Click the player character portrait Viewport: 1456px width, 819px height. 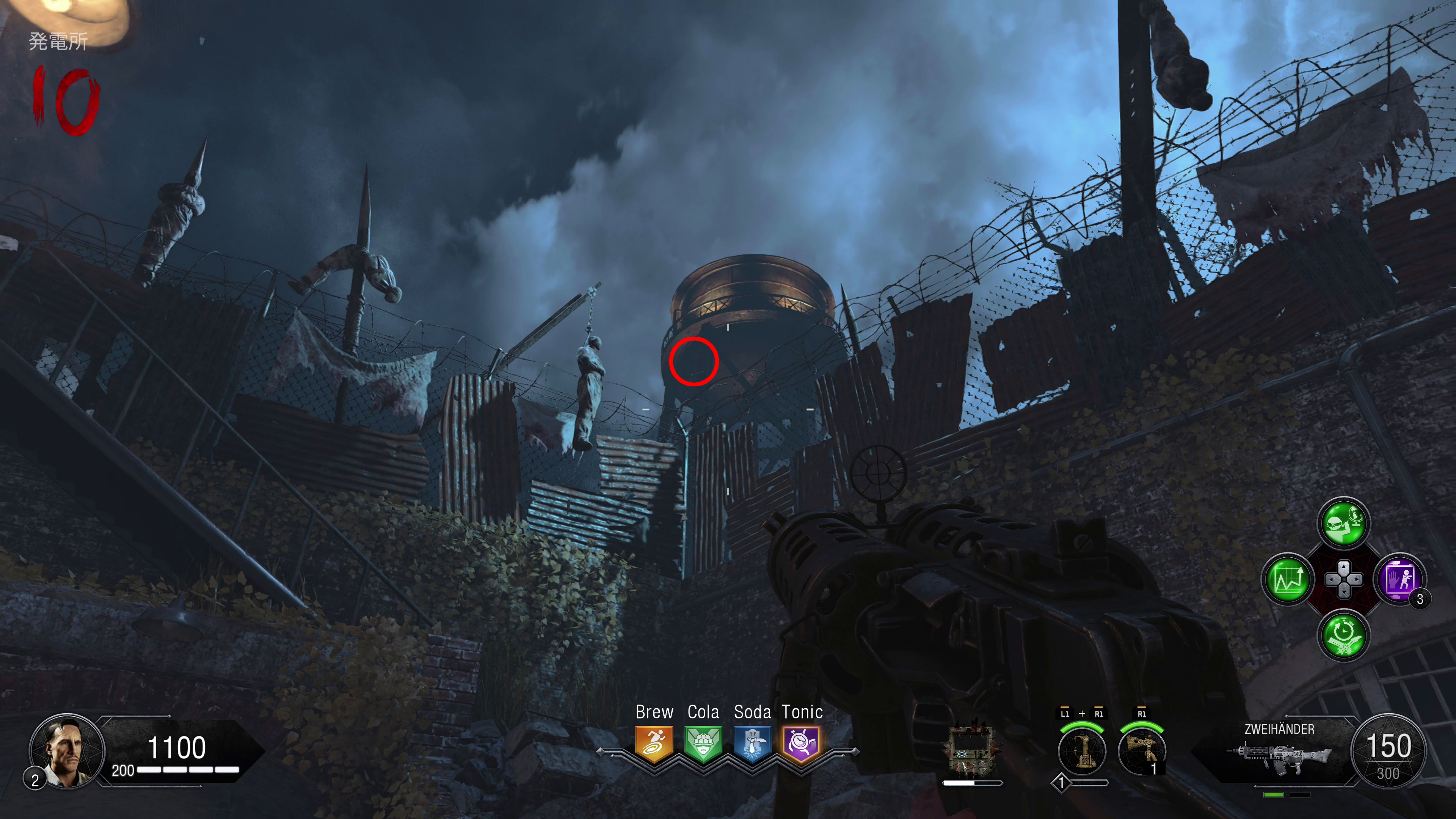coord(67,751)
